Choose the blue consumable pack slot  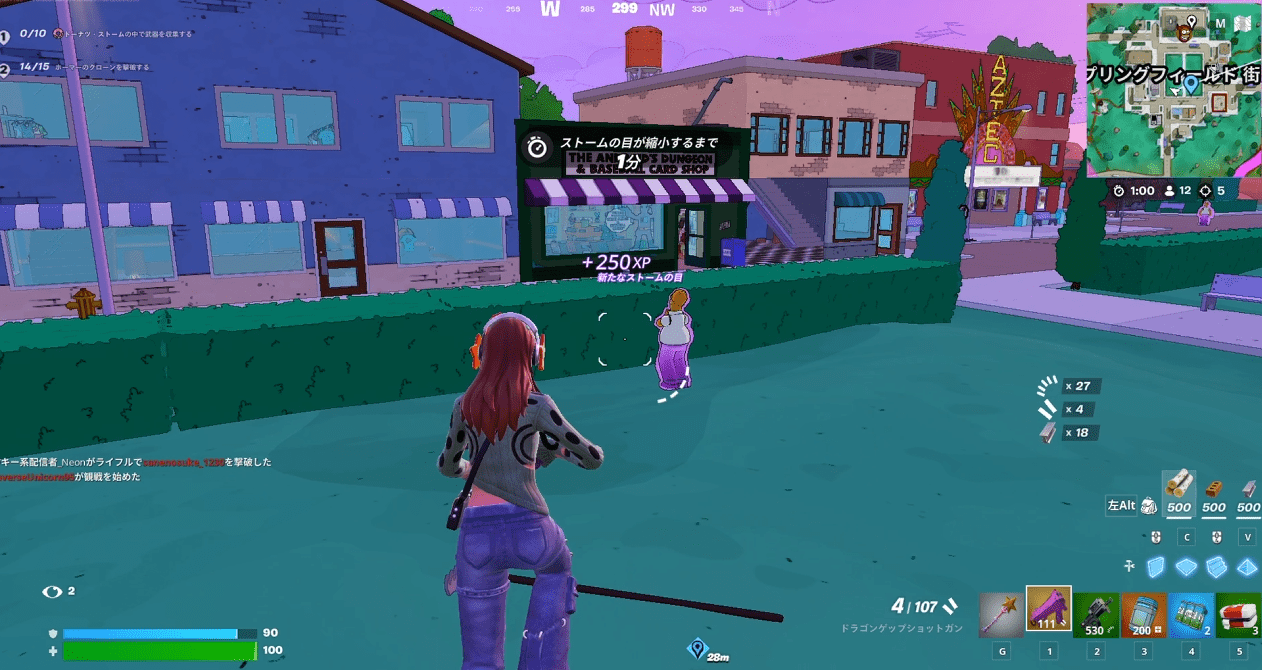(1190, 612)
